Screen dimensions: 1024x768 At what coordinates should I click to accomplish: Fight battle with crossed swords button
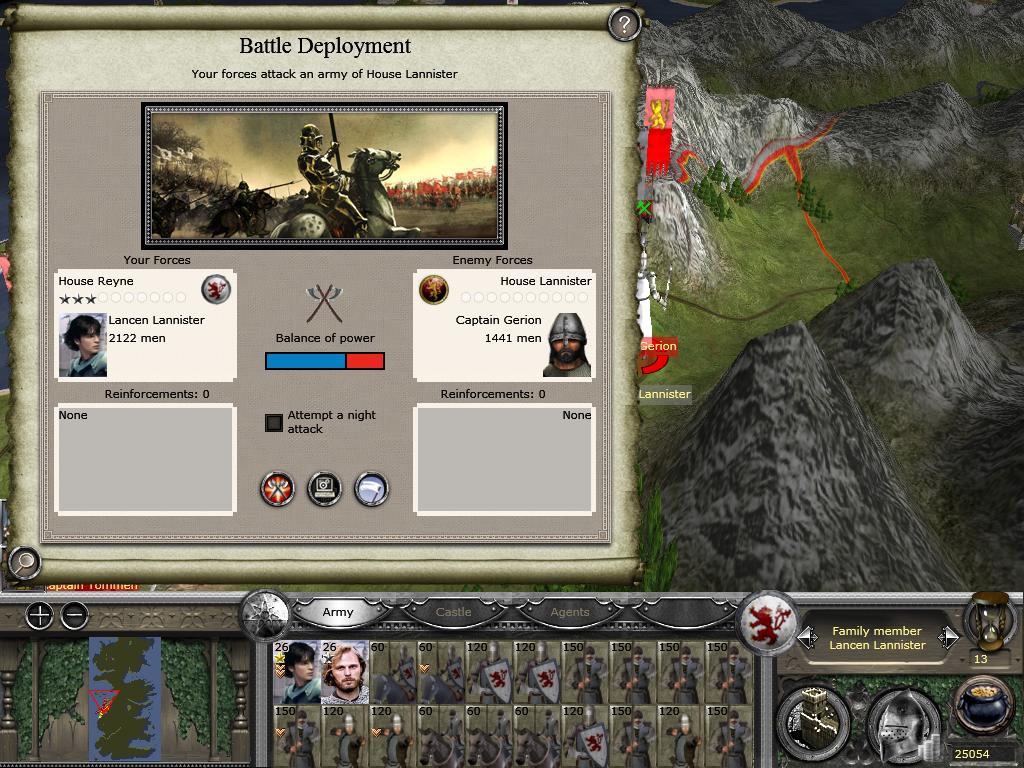tap(278, 489)
